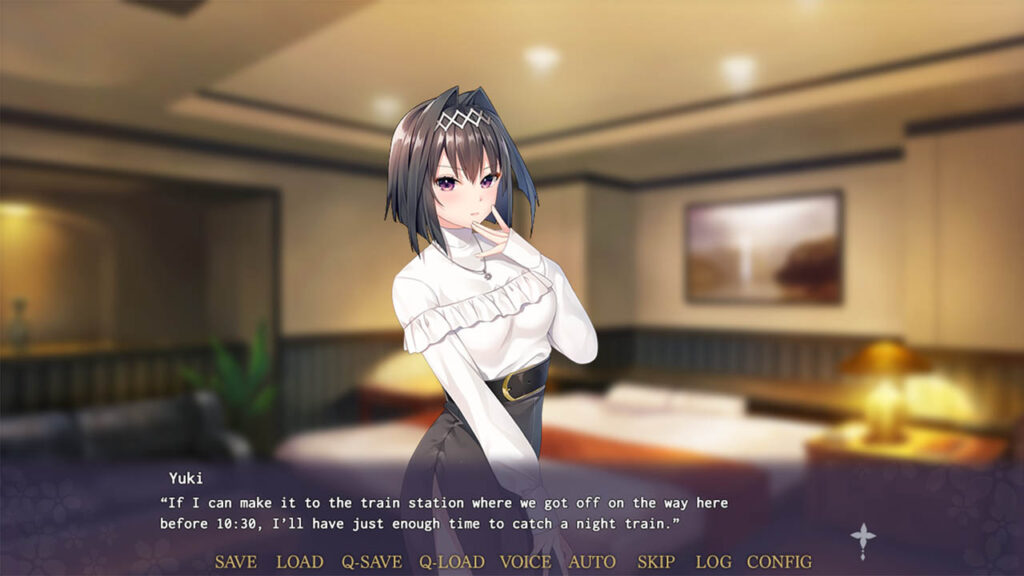Click the sparkle advance-text indicator
The image size is (1024, 576).
[x=863, y=540]
